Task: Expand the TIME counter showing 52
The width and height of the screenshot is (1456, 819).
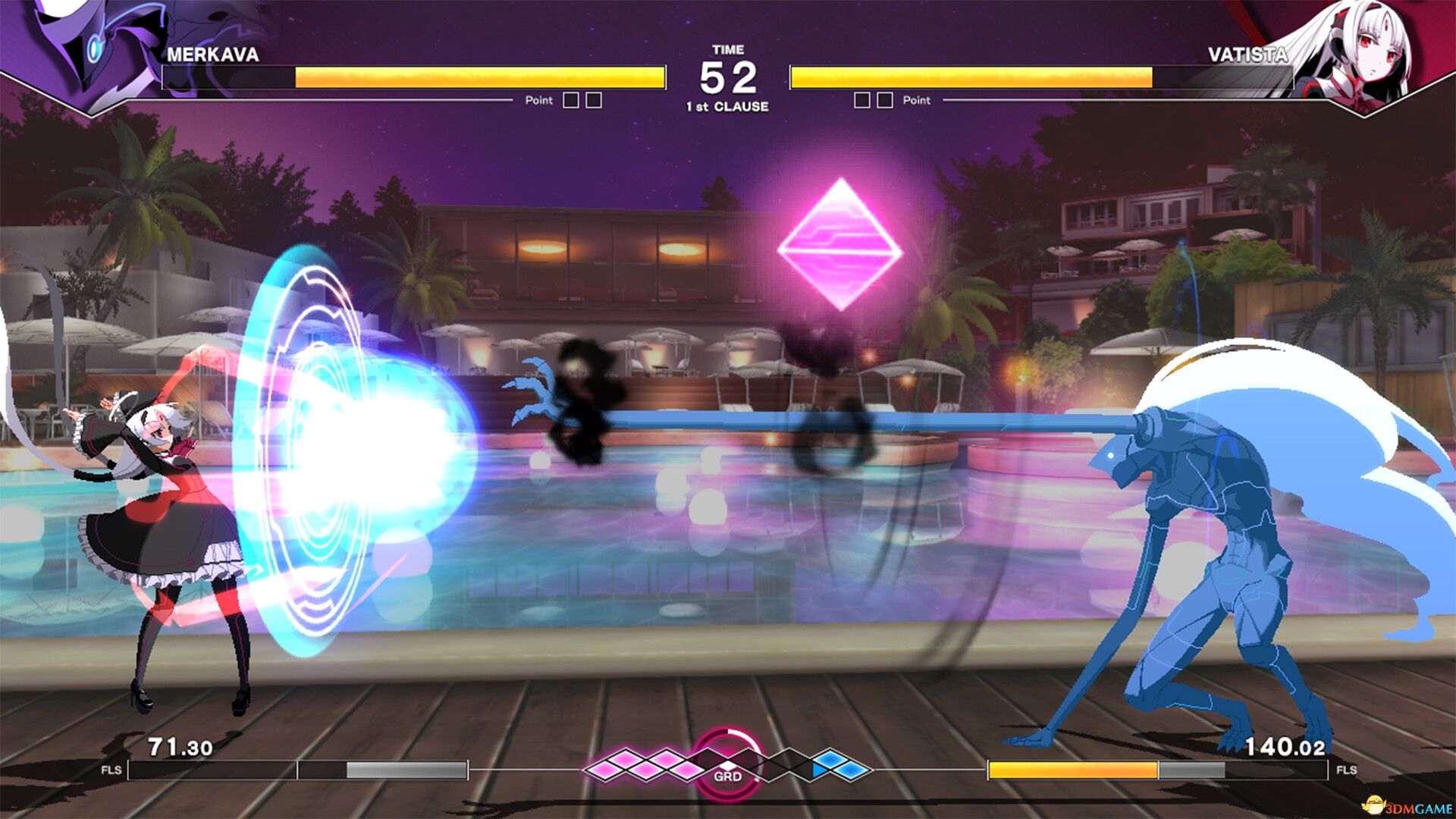Action: coord(730,72)
